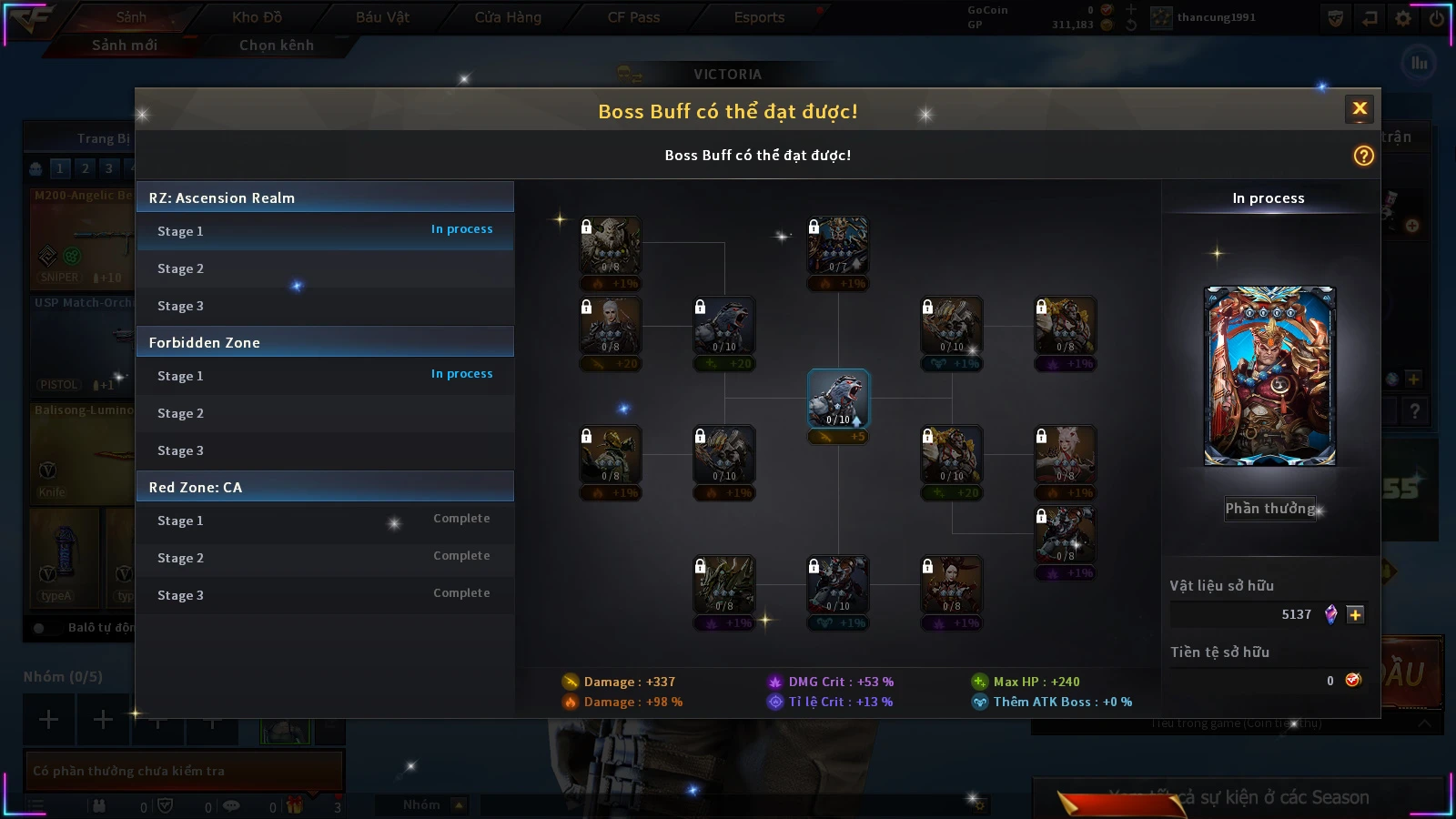Click the Phần thưởng reward button
This screenshot has height=819, width=1456.
[x=1269, y=509]
